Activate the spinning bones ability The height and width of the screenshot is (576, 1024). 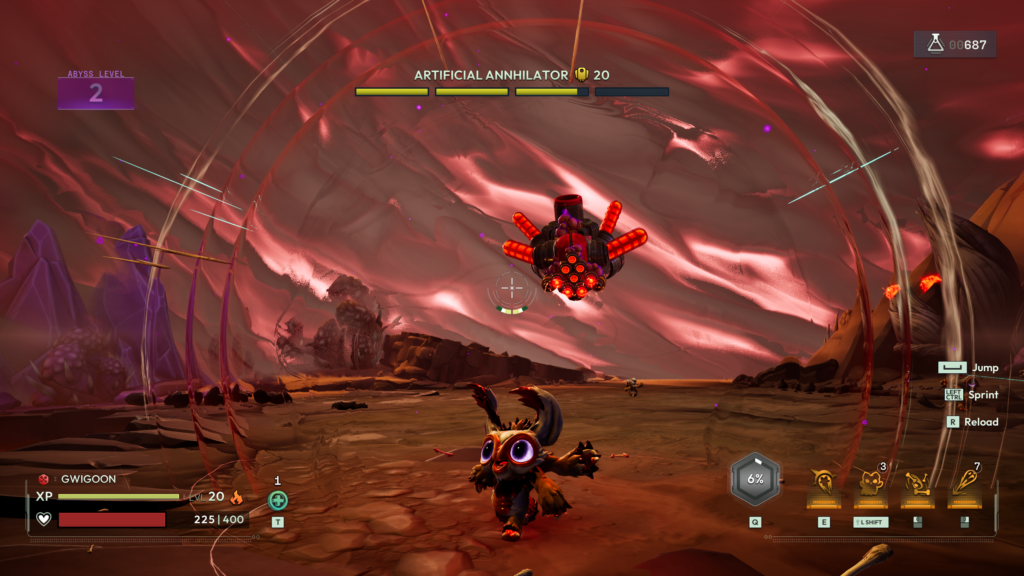(x=917, y=483)
